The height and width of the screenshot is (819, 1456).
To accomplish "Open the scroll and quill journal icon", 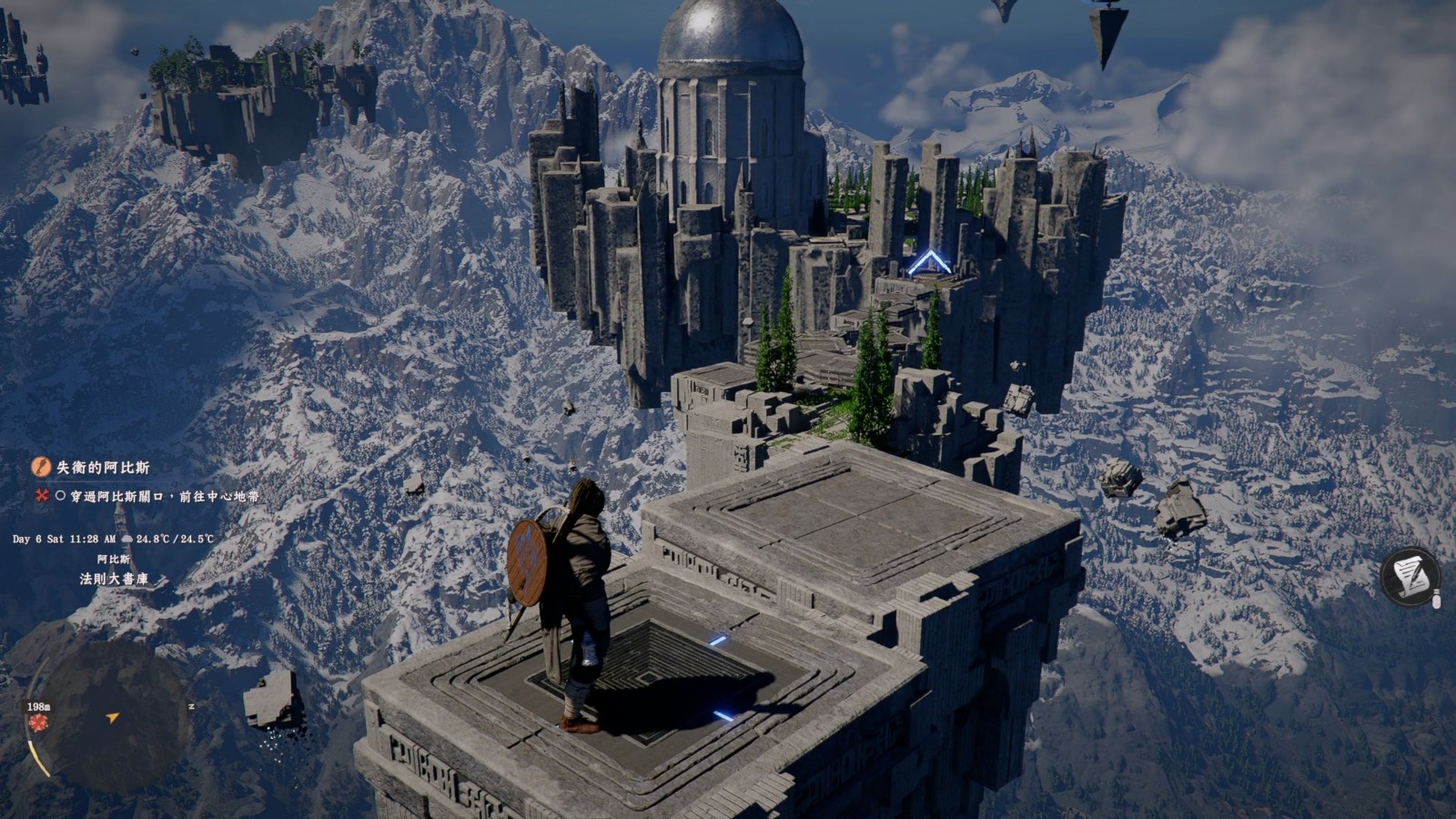I will pyautogui.click(x=1410, y=576).
